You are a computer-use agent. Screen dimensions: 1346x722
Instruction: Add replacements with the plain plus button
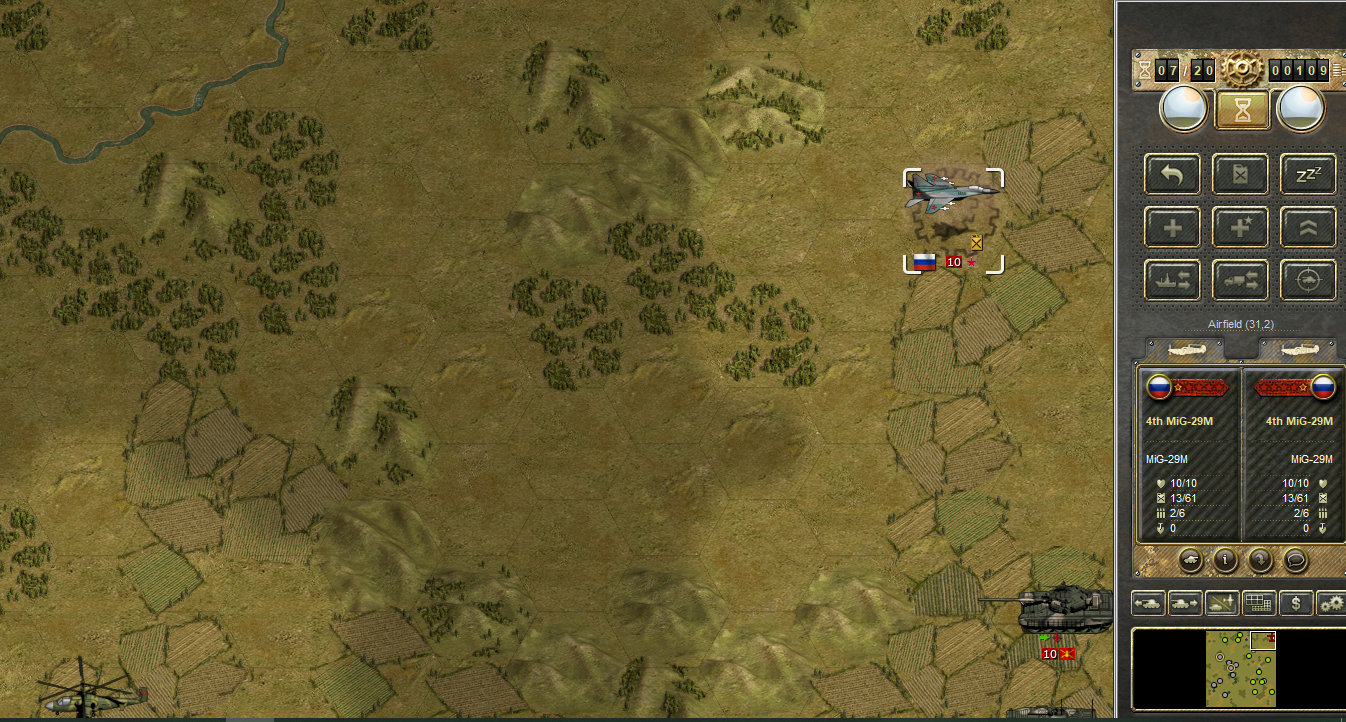(1173, 227)
